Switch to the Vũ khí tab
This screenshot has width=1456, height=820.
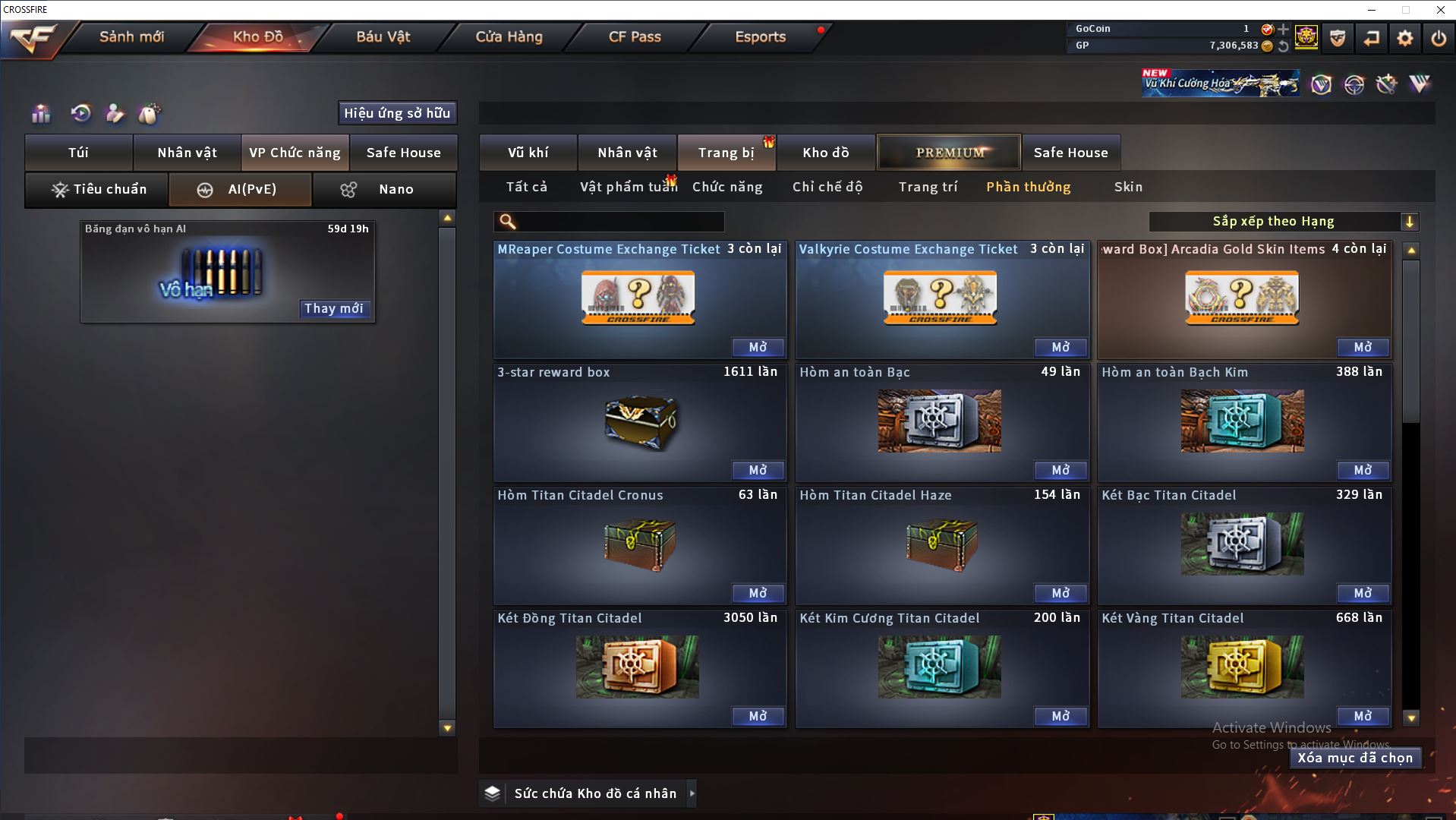(x=528, y=153)
